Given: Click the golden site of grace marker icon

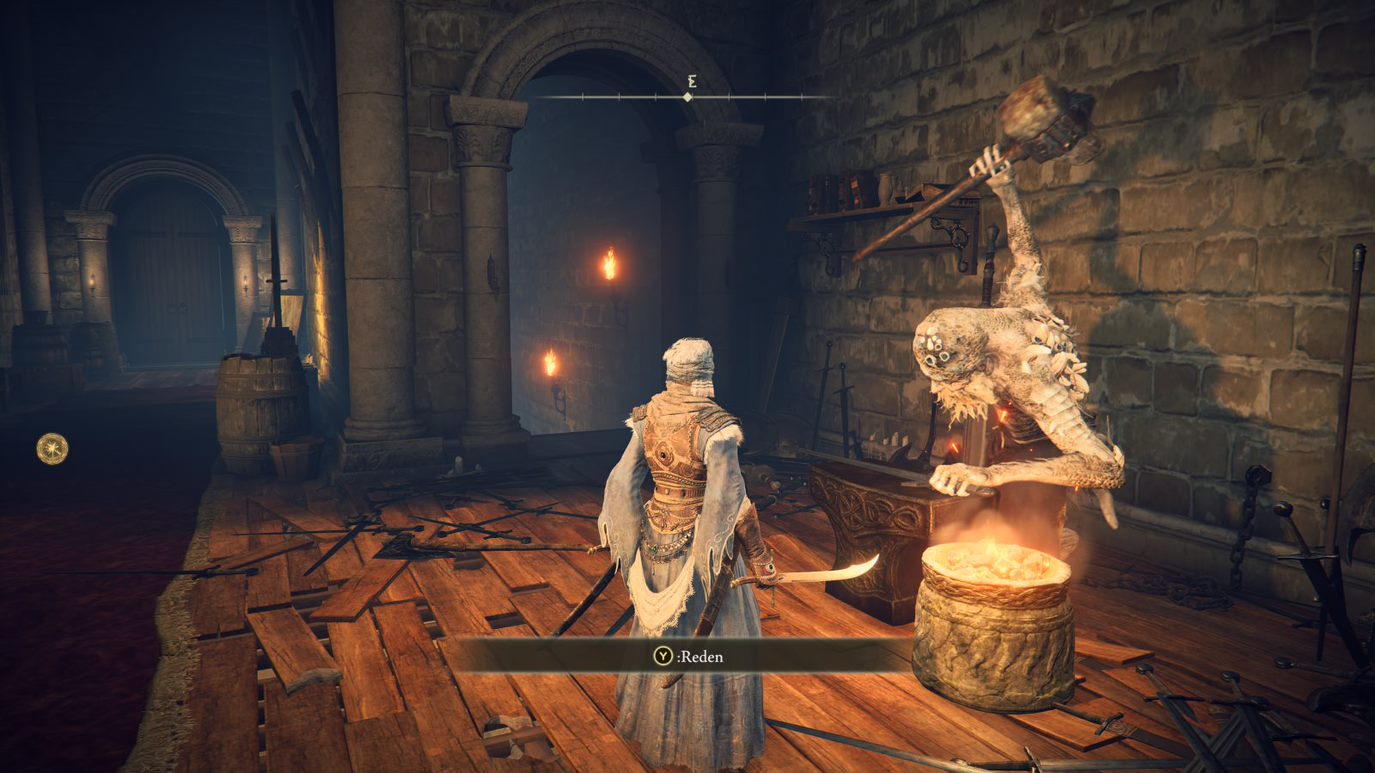Looking at the screenshot, I should (x=52, y=449).
